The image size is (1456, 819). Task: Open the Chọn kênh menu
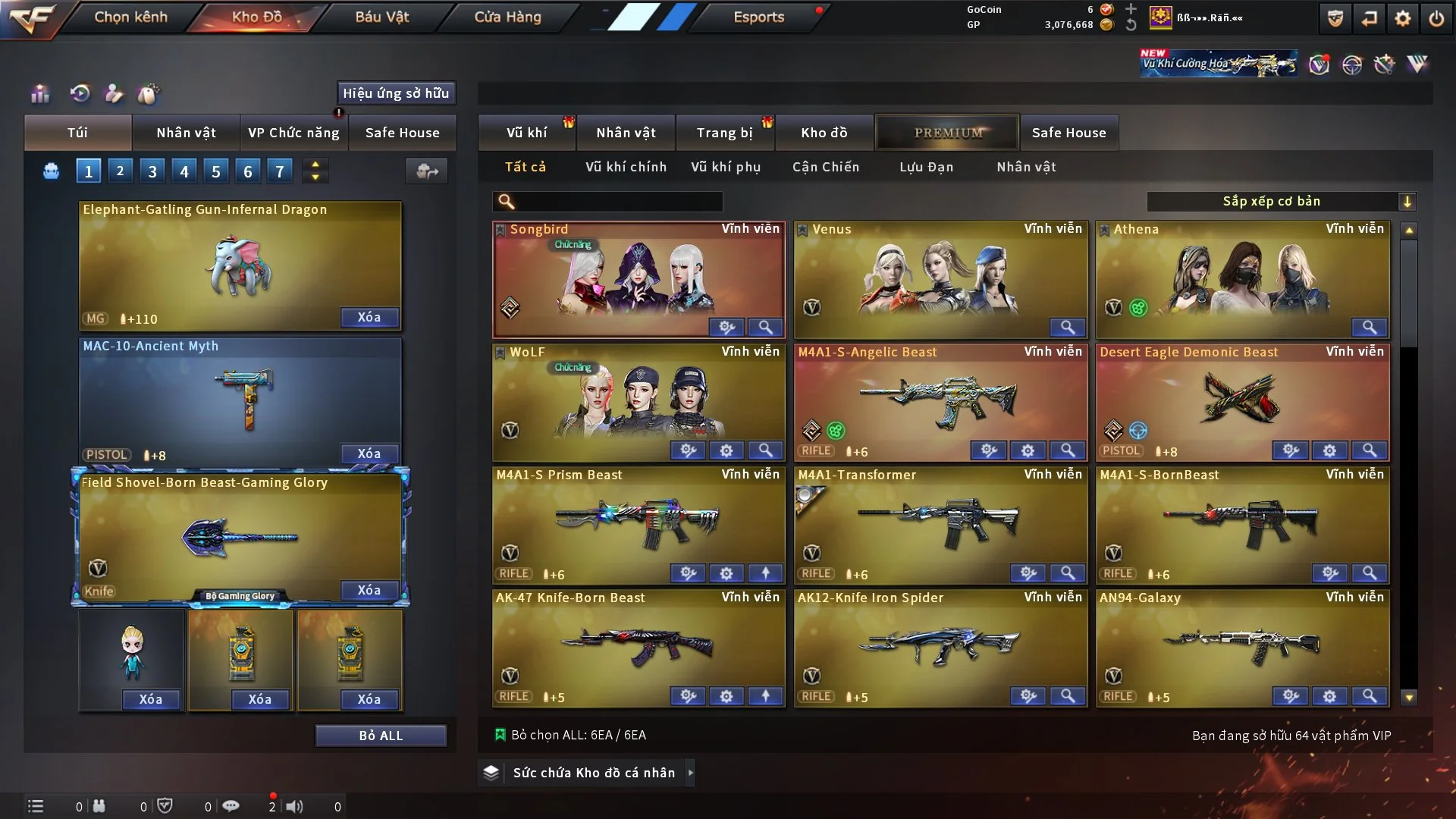click(x=130, y=17)
